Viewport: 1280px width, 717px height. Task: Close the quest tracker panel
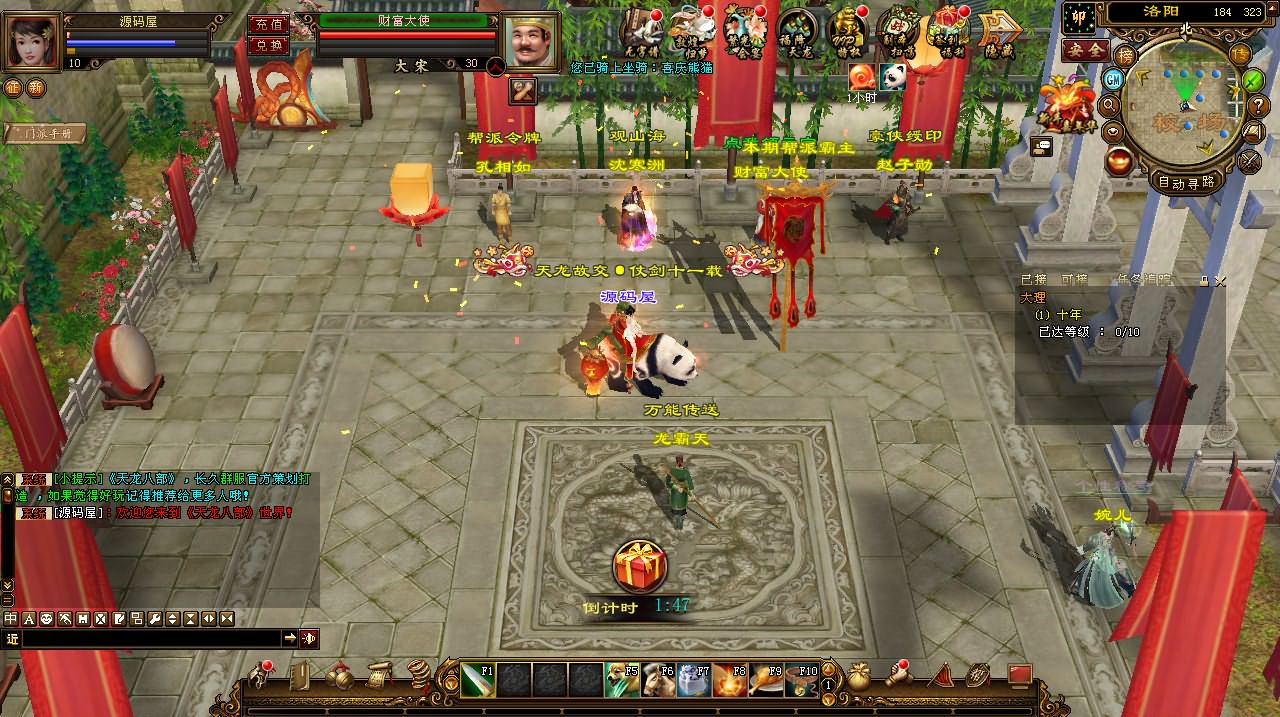pyautogui.click(x=1219, y=281)
